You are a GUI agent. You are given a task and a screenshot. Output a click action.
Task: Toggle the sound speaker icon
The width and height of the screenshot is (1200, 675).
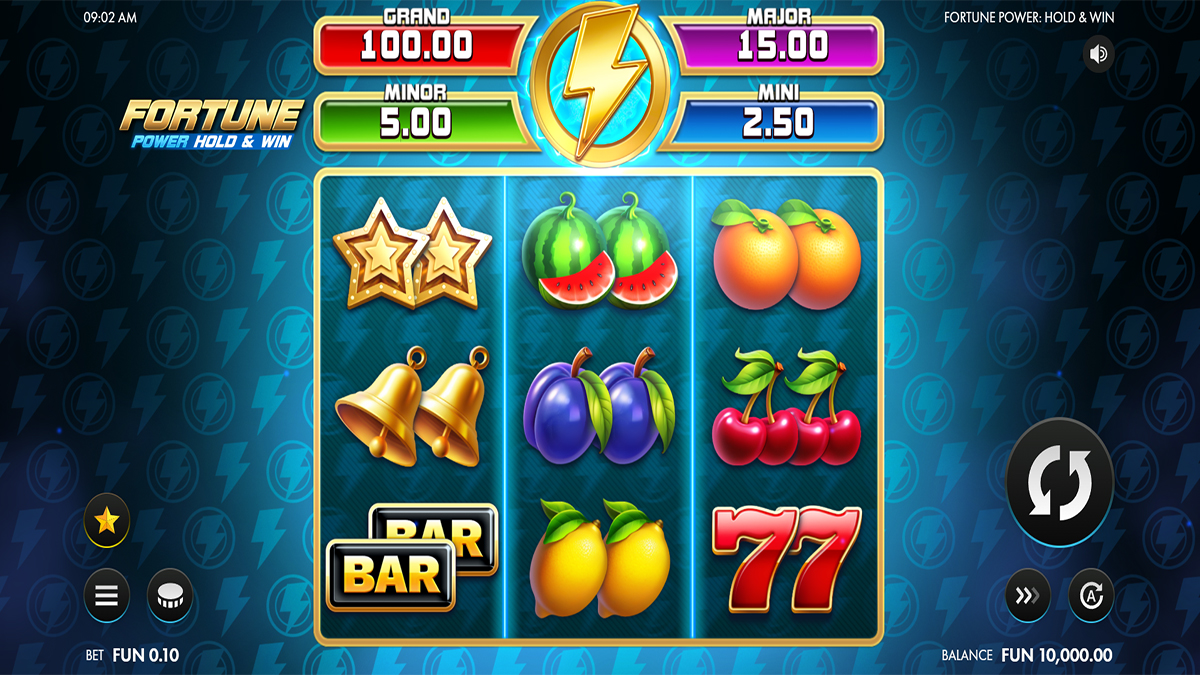1099,54
